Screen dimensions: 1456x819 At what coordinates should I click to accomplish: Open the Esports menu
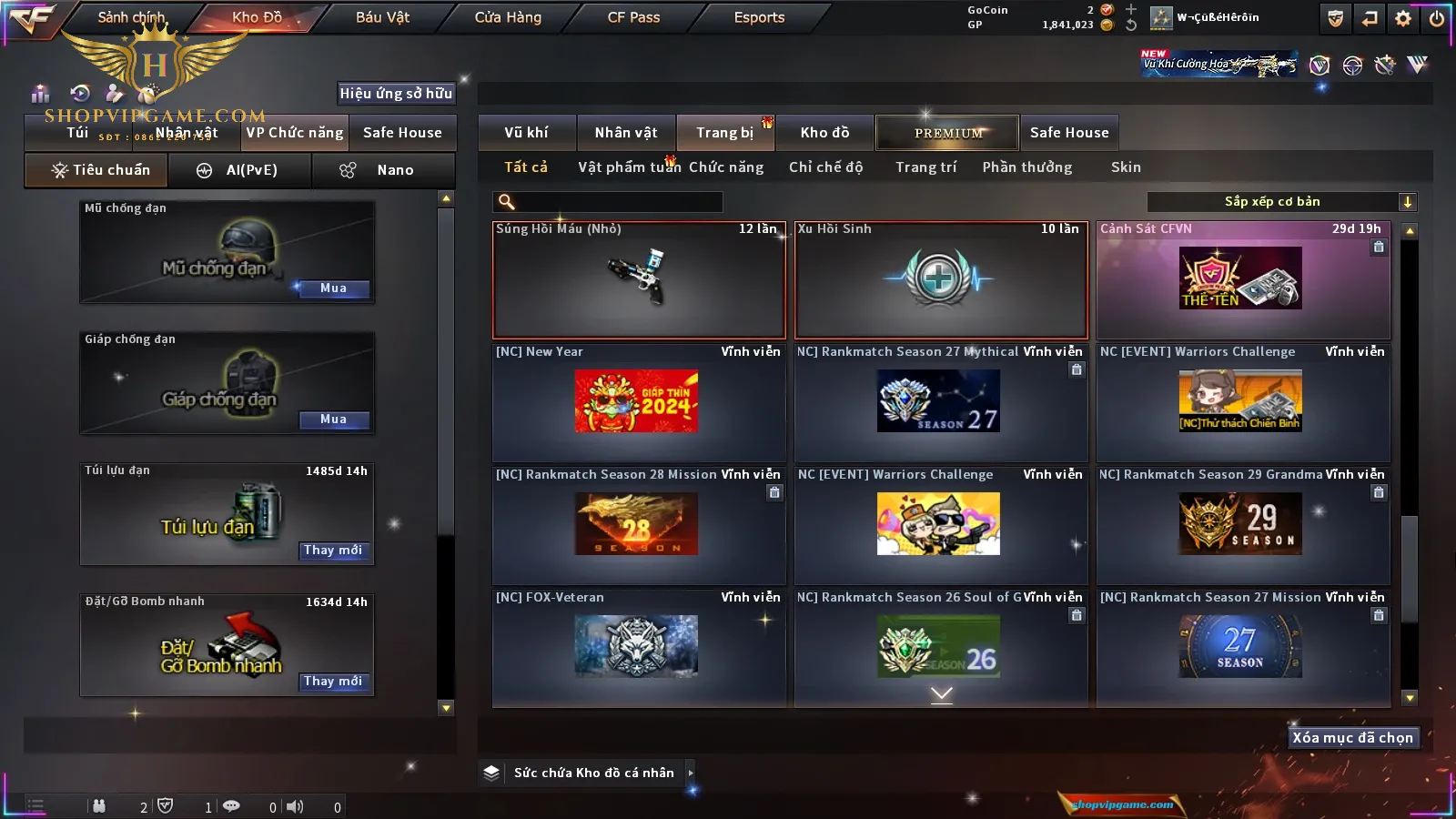point(759,17)
